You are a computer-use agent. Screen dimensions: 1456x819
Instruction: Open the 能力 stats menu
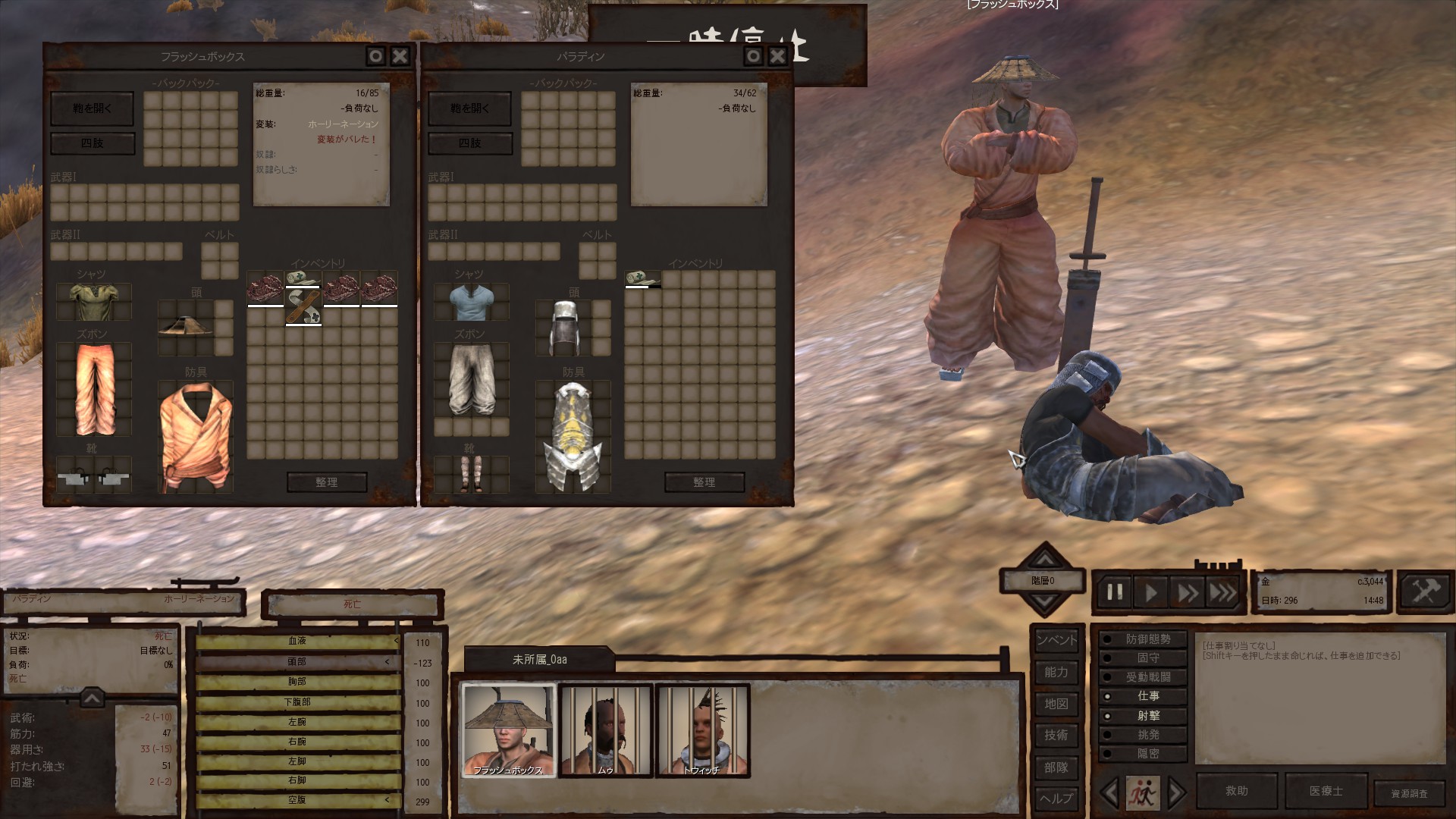pyautogui.click(x=1056, y=672)
